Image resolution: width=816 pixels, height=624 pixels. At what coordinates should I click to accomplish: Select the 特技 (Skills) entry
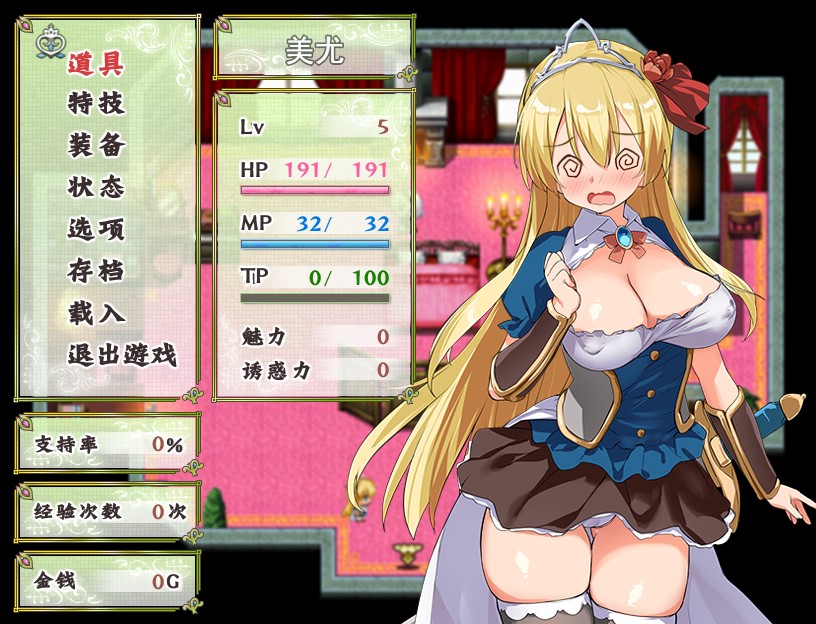click(x=96, y=104)
